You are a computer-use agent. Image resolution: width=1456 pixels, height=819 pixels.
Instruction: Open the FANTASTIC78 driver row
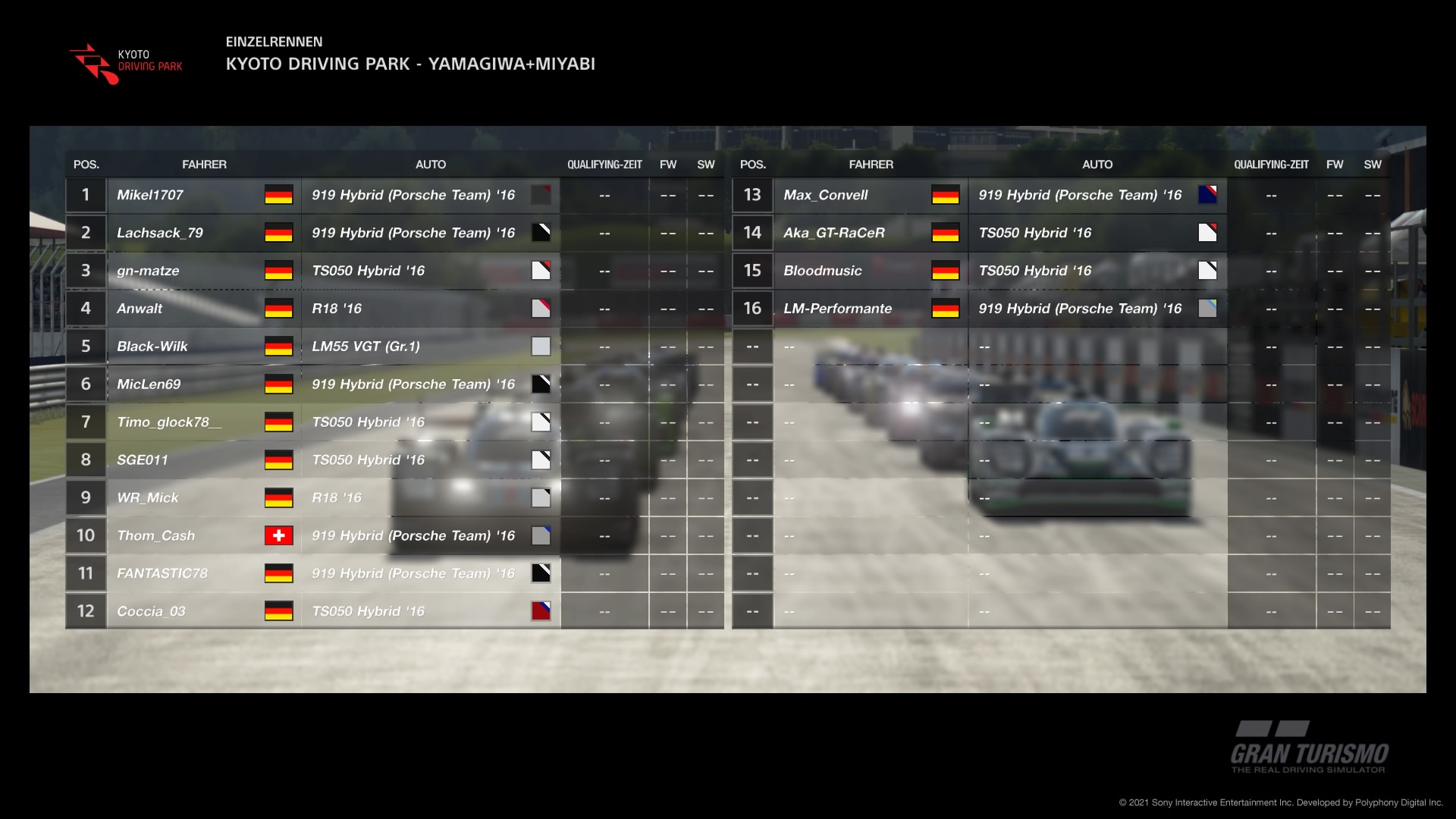[x=162, y=574]
